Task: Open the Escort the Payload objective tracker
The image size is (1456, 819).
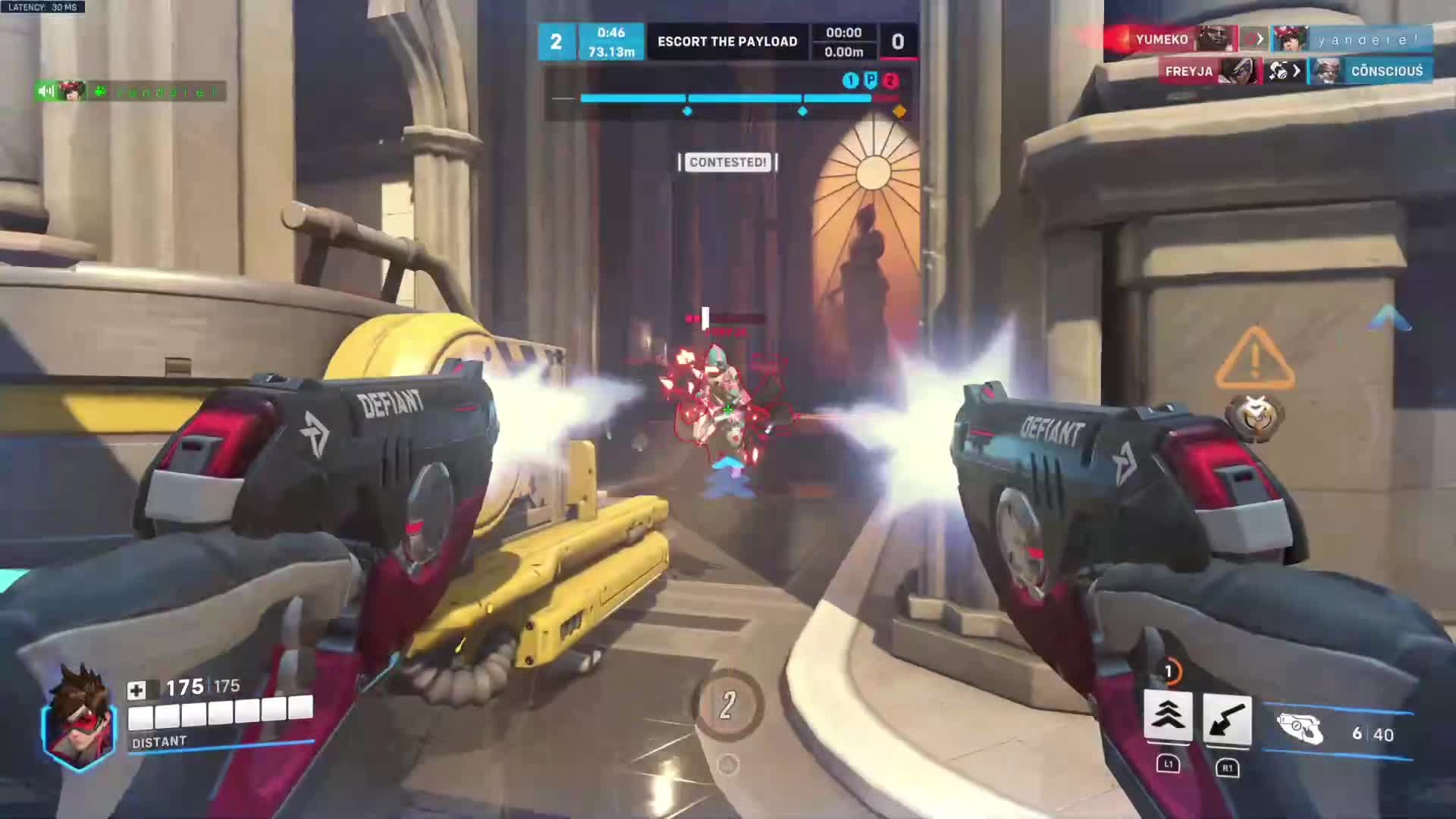Action: (x=727, y=42)
